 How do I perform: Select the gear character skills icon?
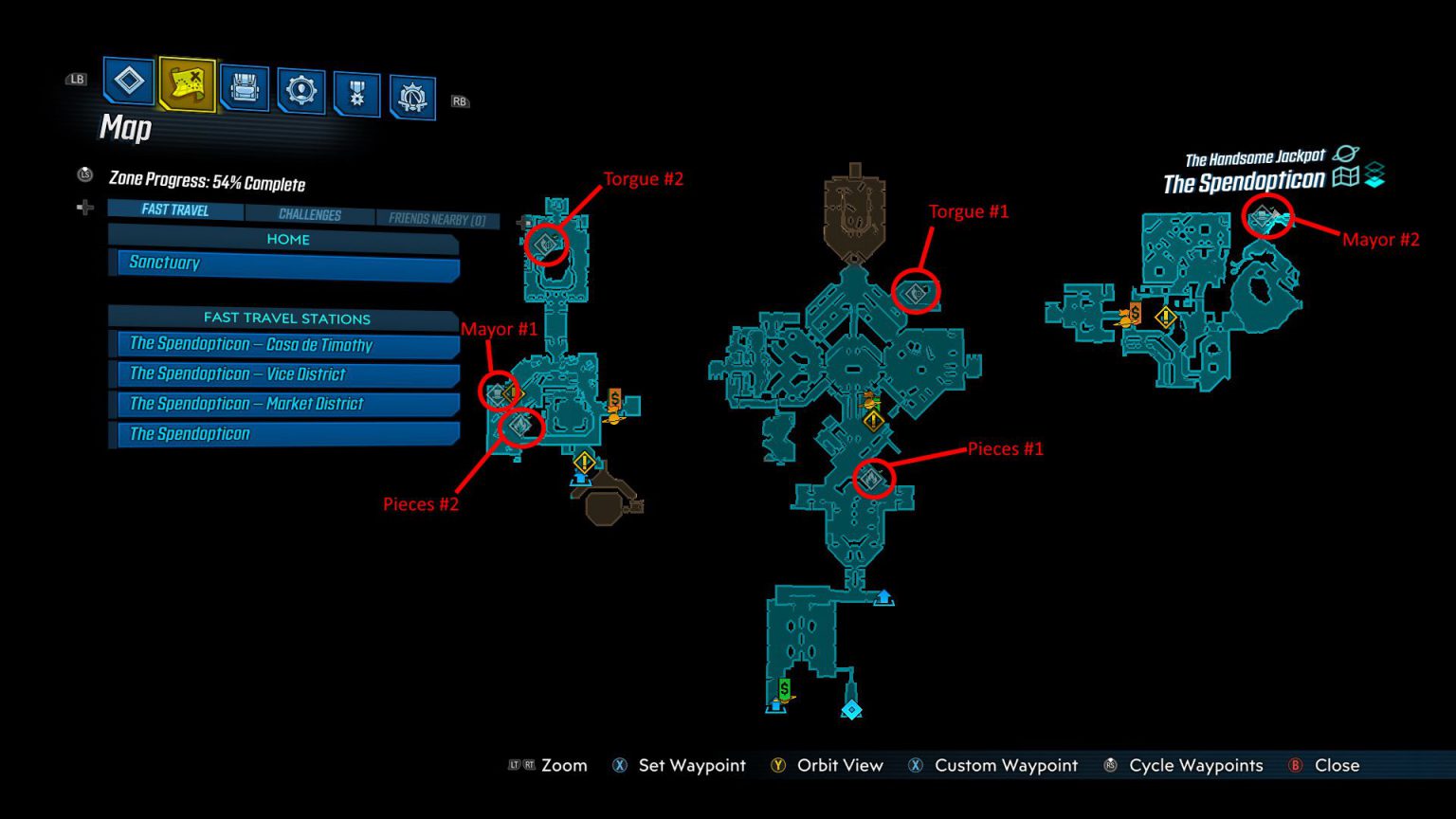(x=301, y=83)
